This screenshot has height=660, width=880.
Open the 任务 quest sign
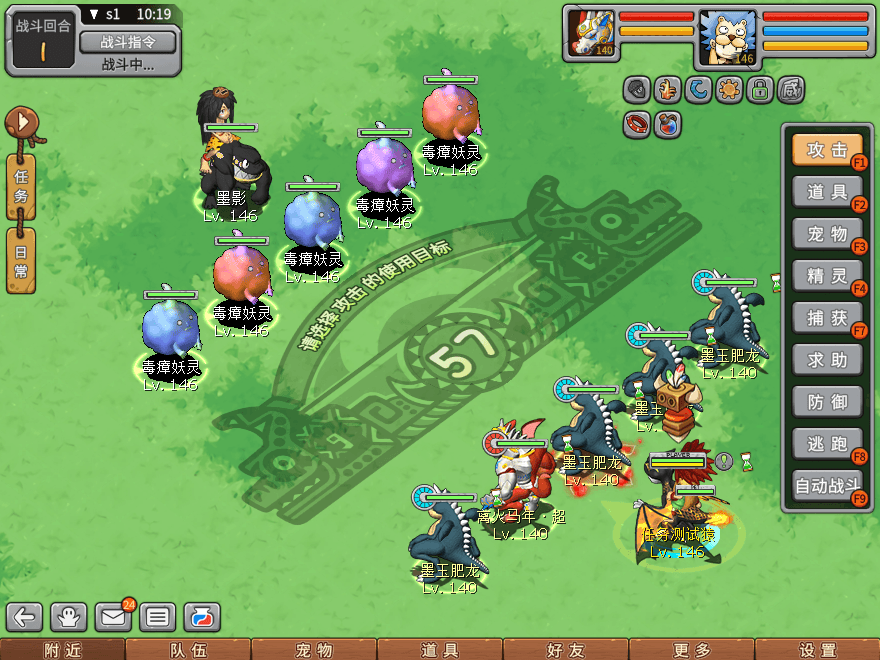click(21, 186)
